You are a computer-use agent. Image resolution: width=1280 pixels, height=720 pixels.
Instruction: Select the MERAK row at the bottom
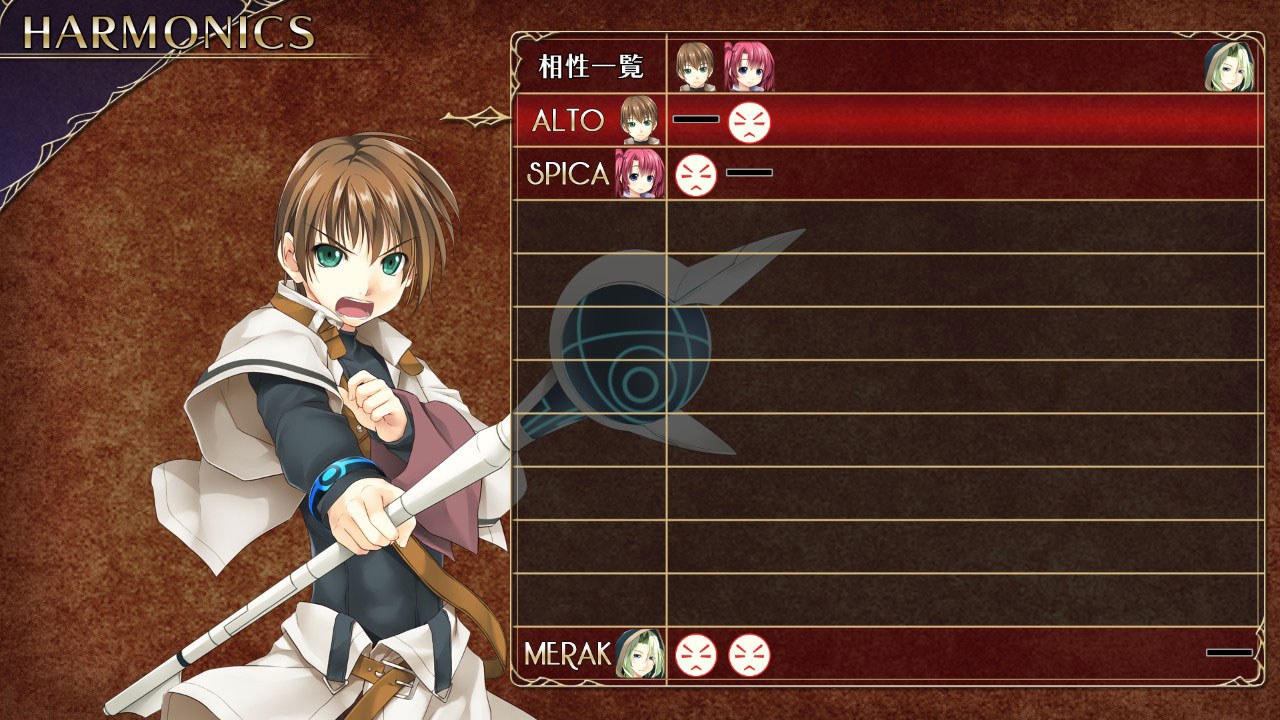[x=567, y=654]
